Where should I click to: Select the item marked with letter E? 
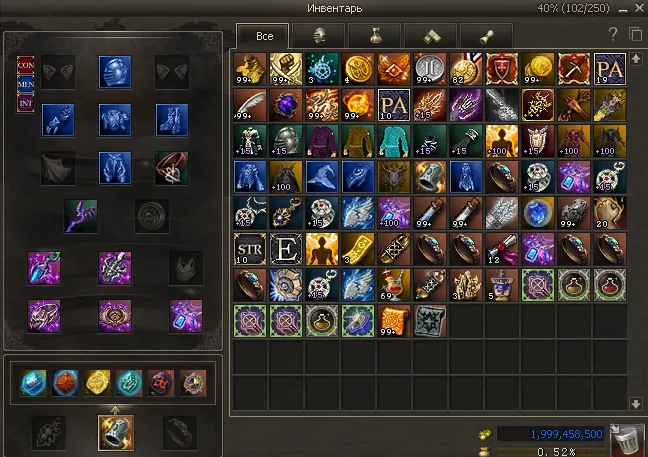click(284, 248)
